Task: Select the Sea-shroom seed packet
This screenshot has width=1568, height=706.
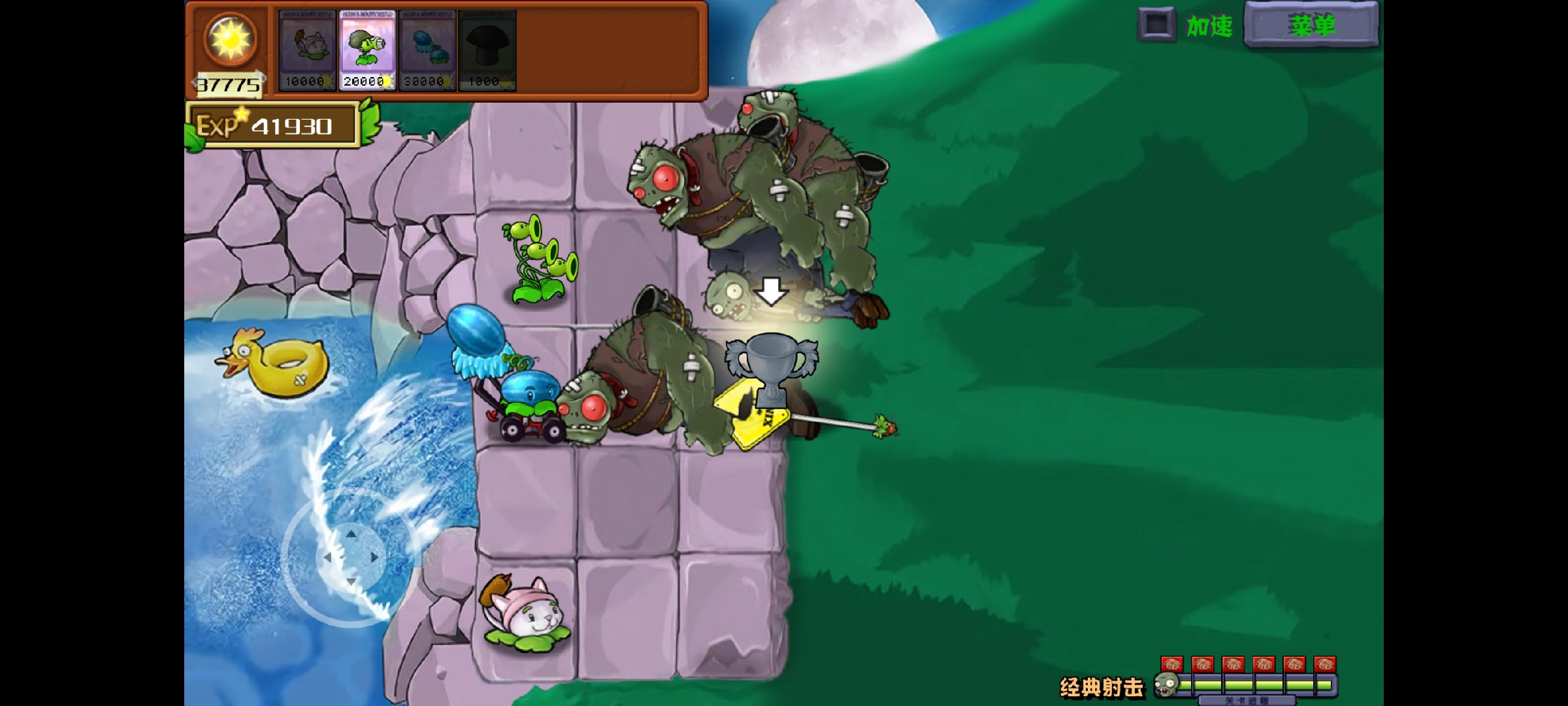Action: pyautogui.click(x=426, y=49)
